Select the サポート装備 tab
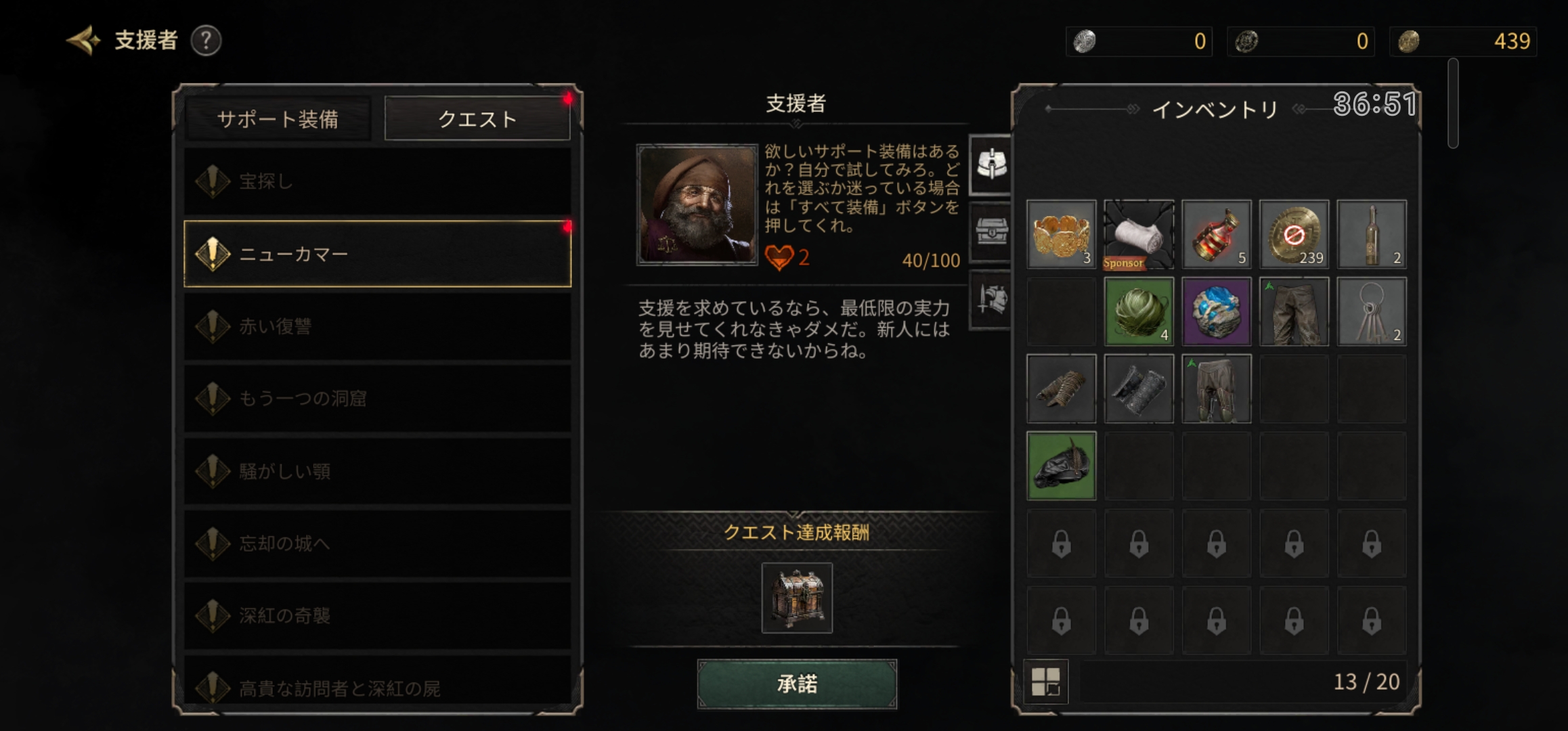 pos(280,118)
